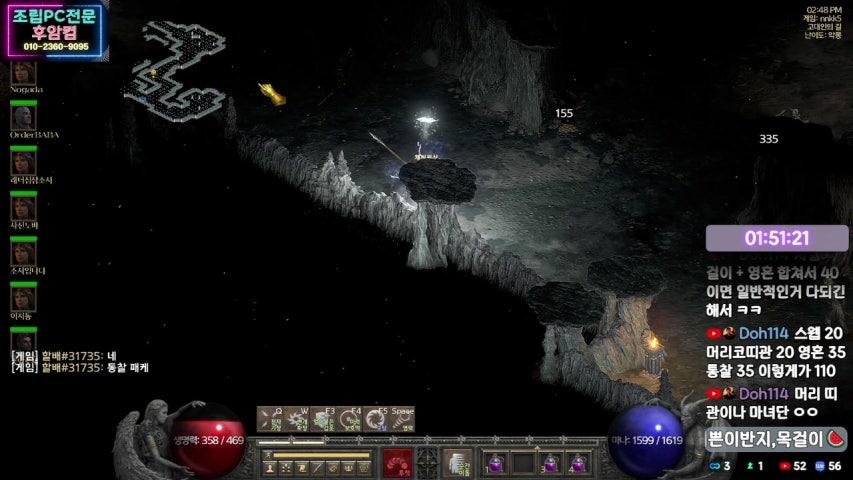853x480 pixels.
Task: Drink the purple potion in belt slot 4
Action: (578, 463)
